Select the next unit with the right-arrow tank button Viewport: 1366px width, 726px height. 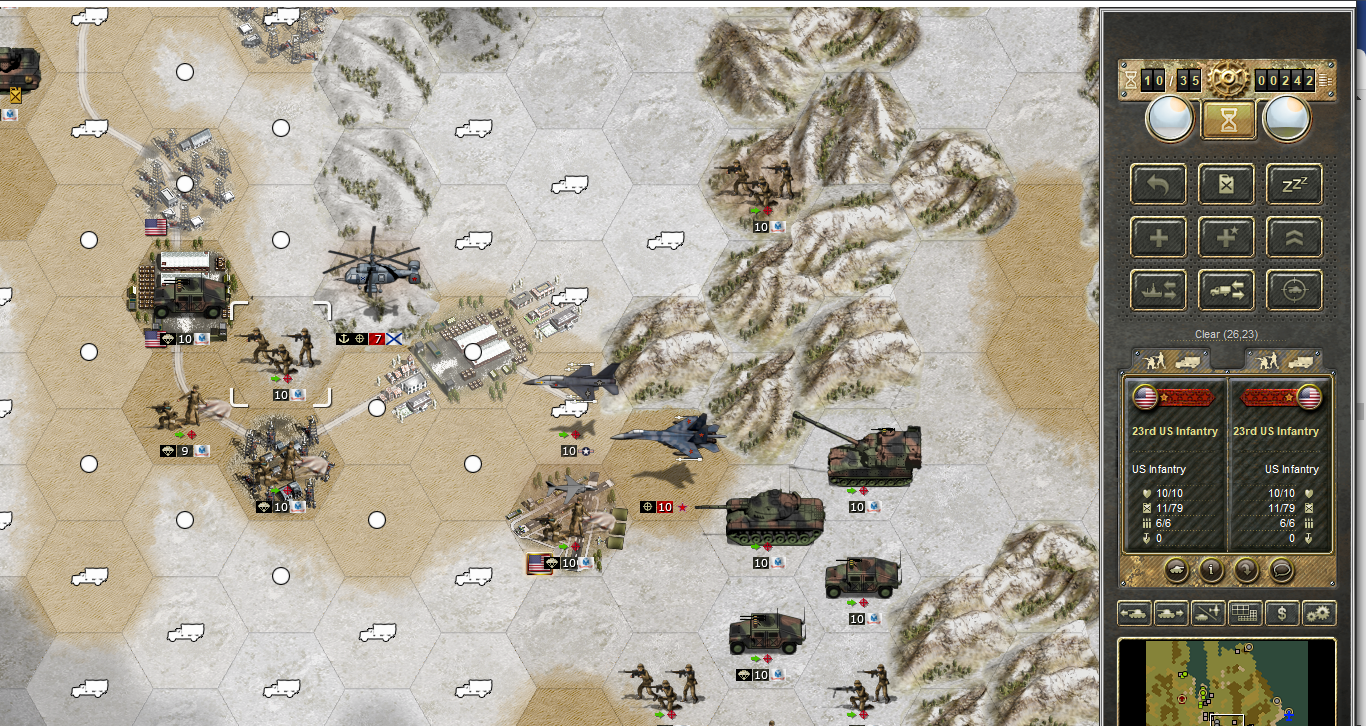pos(1170,612)
